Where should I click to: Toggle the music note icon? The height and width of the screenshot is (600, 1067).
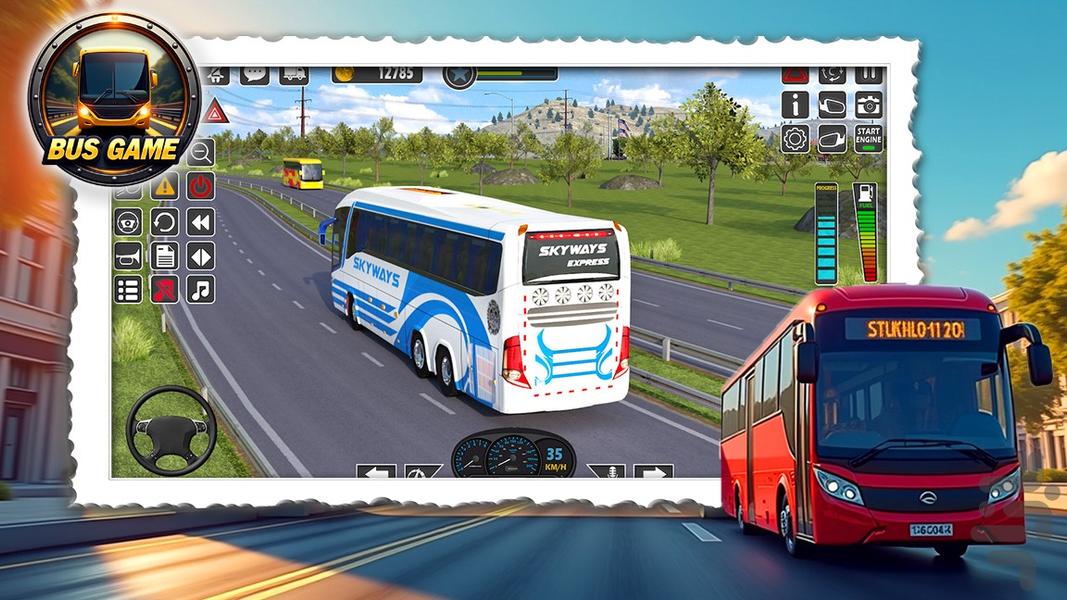(201, 289)
